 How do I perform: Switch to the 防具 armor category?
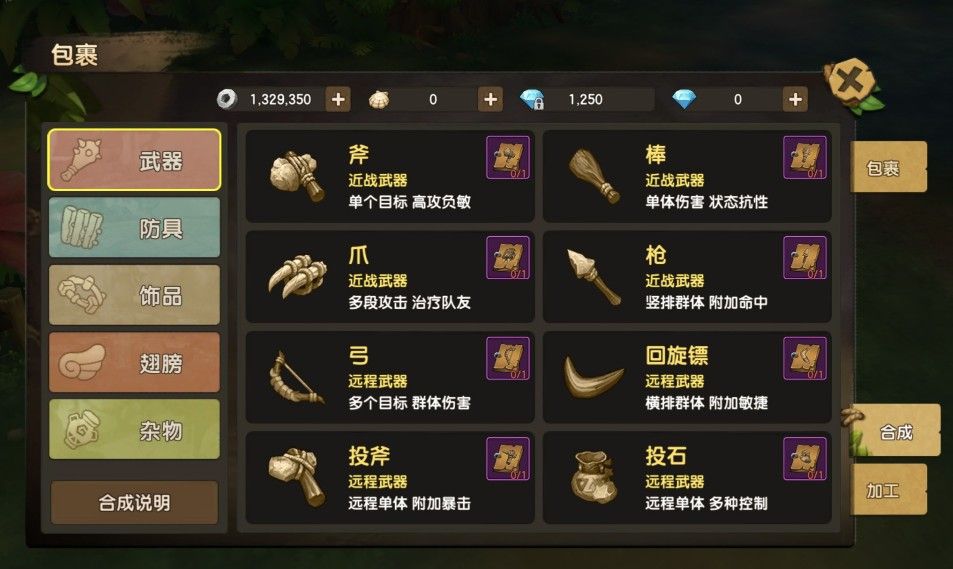(x=134, y=227)
